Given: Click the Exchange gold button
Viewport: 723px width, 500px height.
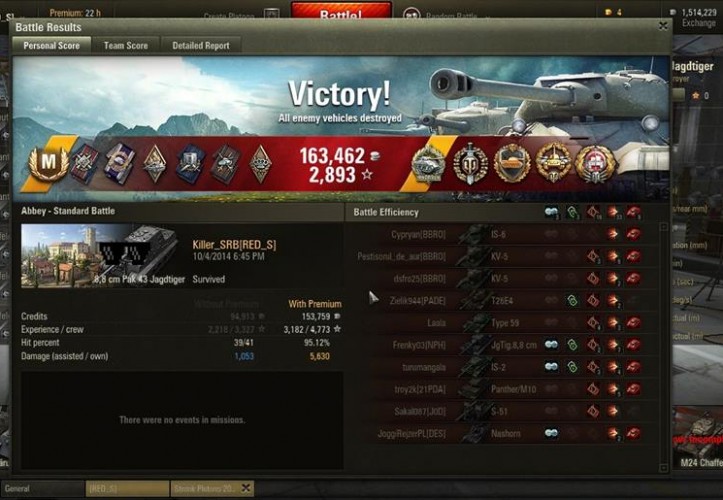Looking at the screenshot, I should tap(699, 22).
